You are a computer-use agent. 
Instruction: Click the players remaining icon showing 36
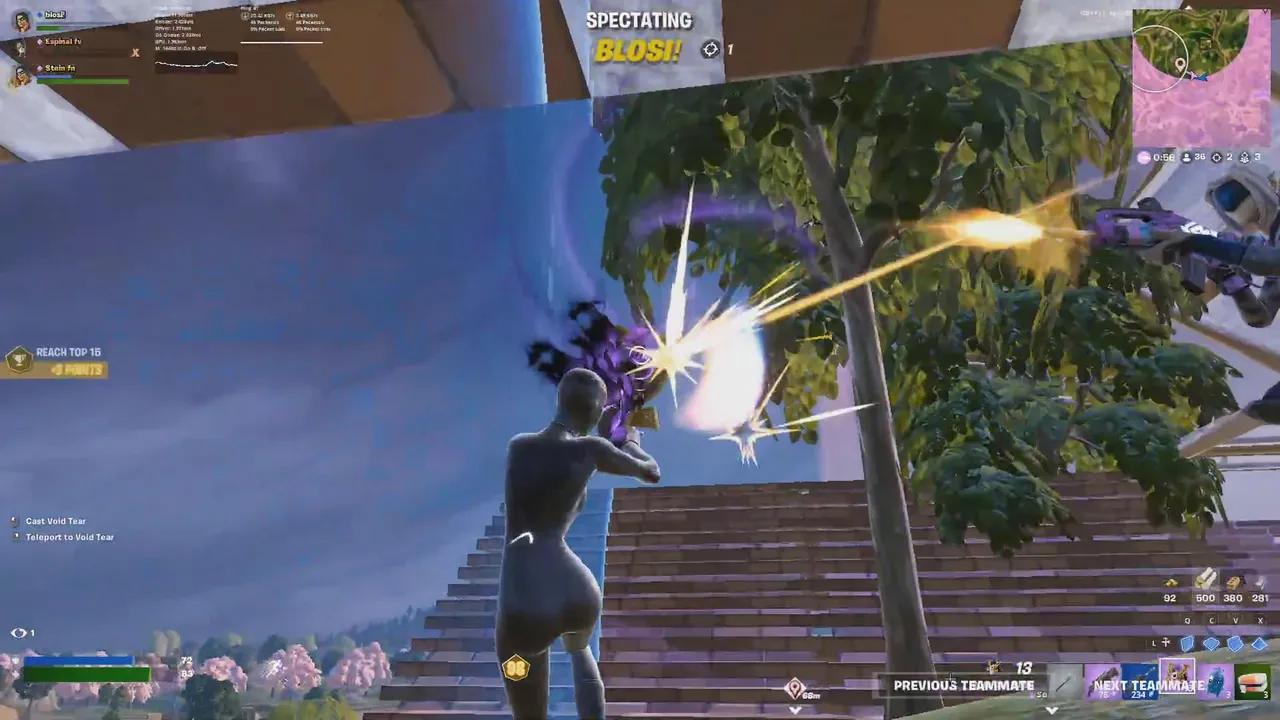[1186, 157]
